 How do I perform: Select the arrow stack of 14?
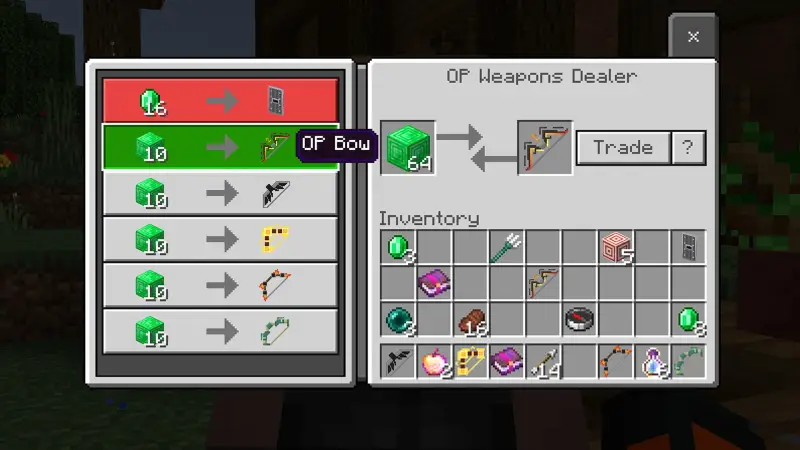tap(544, 362)
